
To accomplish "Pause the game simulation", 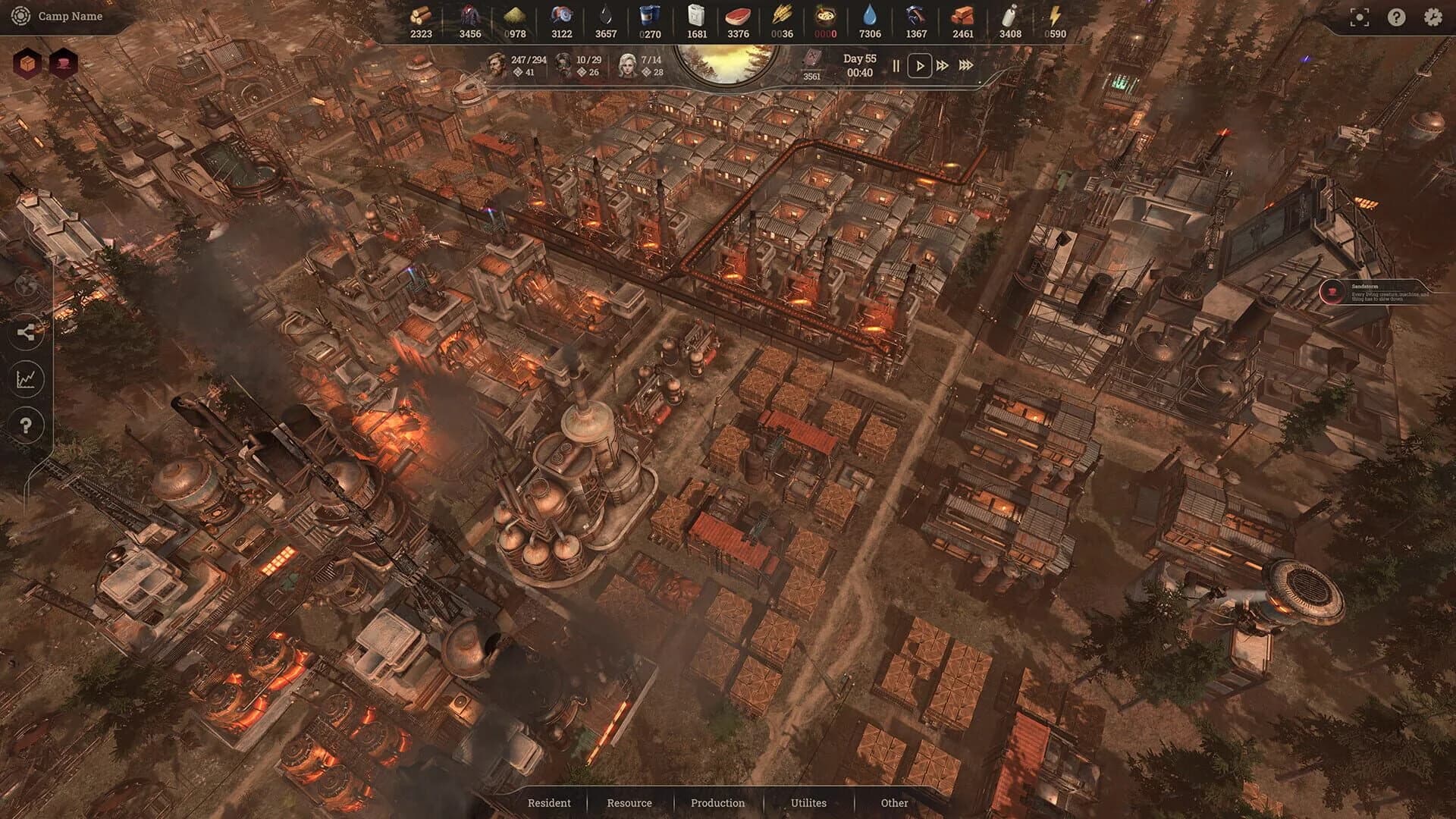I will click(x=896, y=66).
